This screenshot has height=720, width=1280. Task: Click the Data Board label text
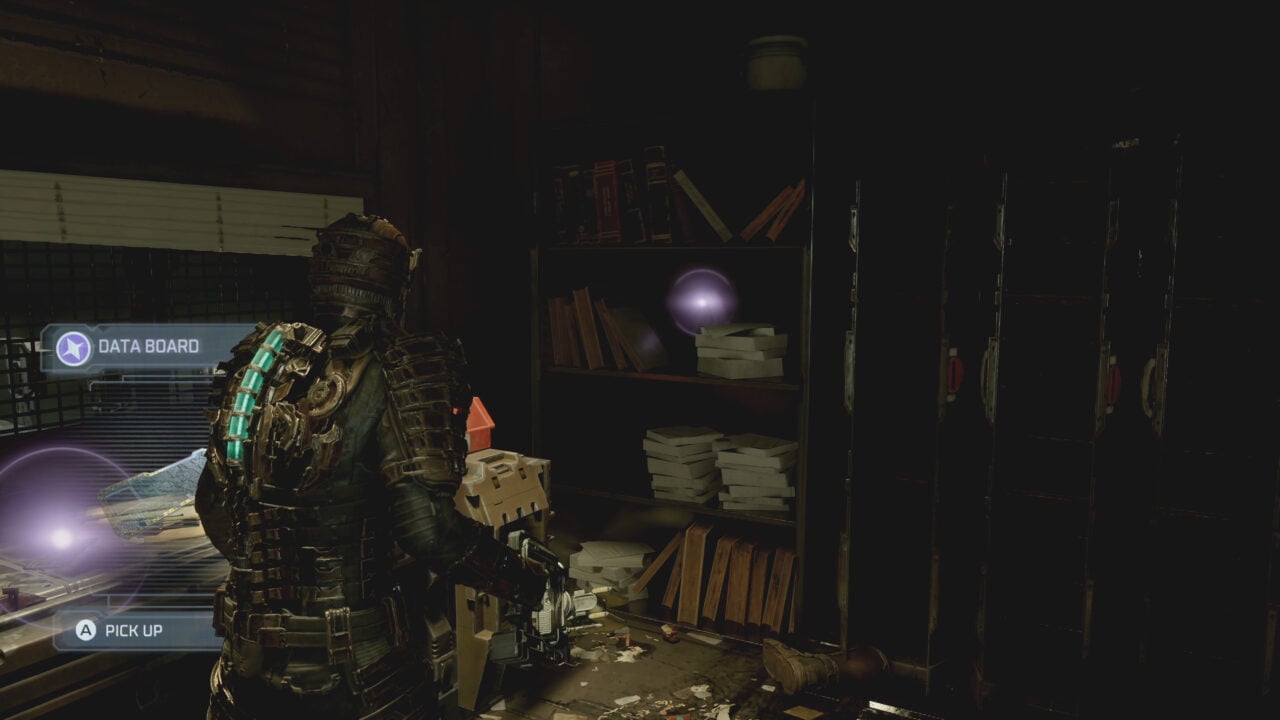[148, 348]
